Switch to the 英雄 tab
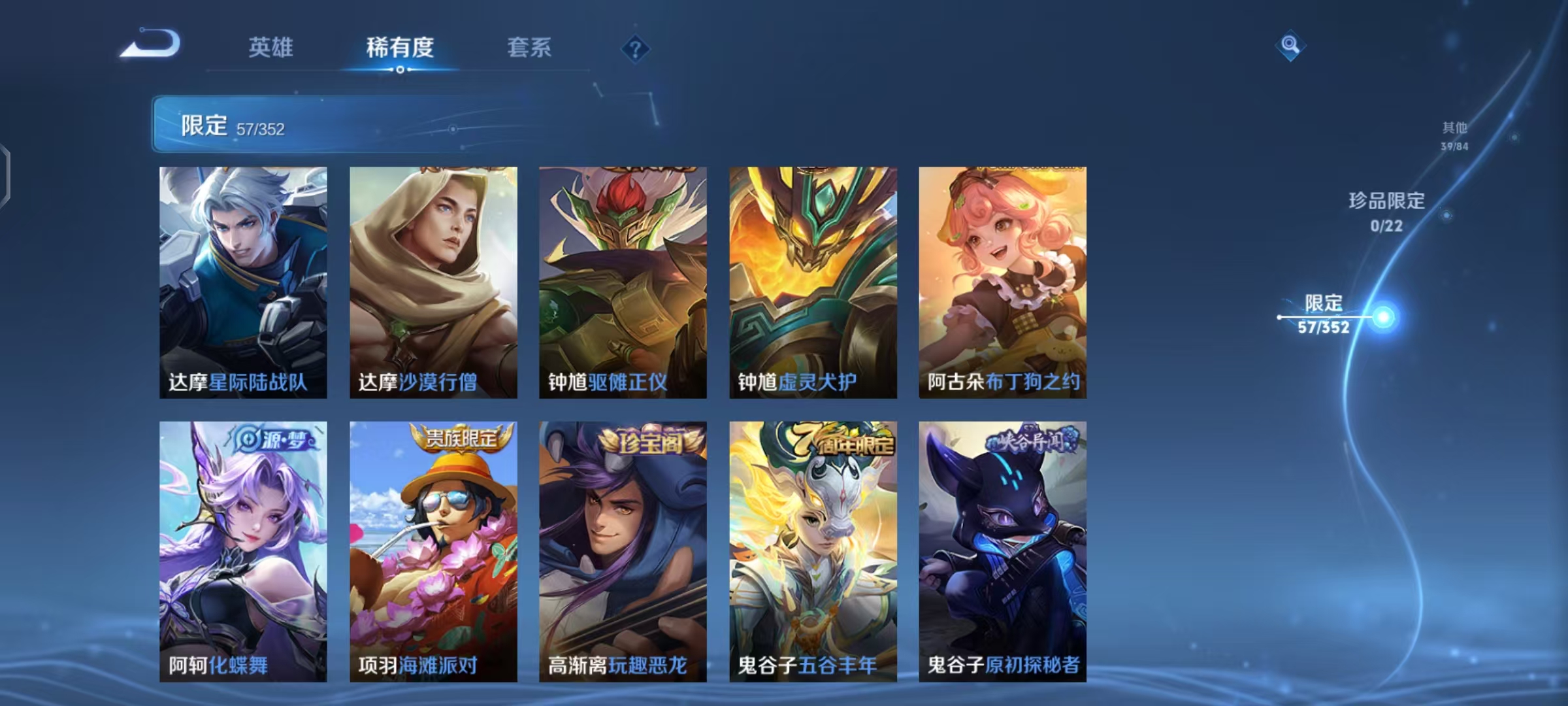 click(272, 48)
